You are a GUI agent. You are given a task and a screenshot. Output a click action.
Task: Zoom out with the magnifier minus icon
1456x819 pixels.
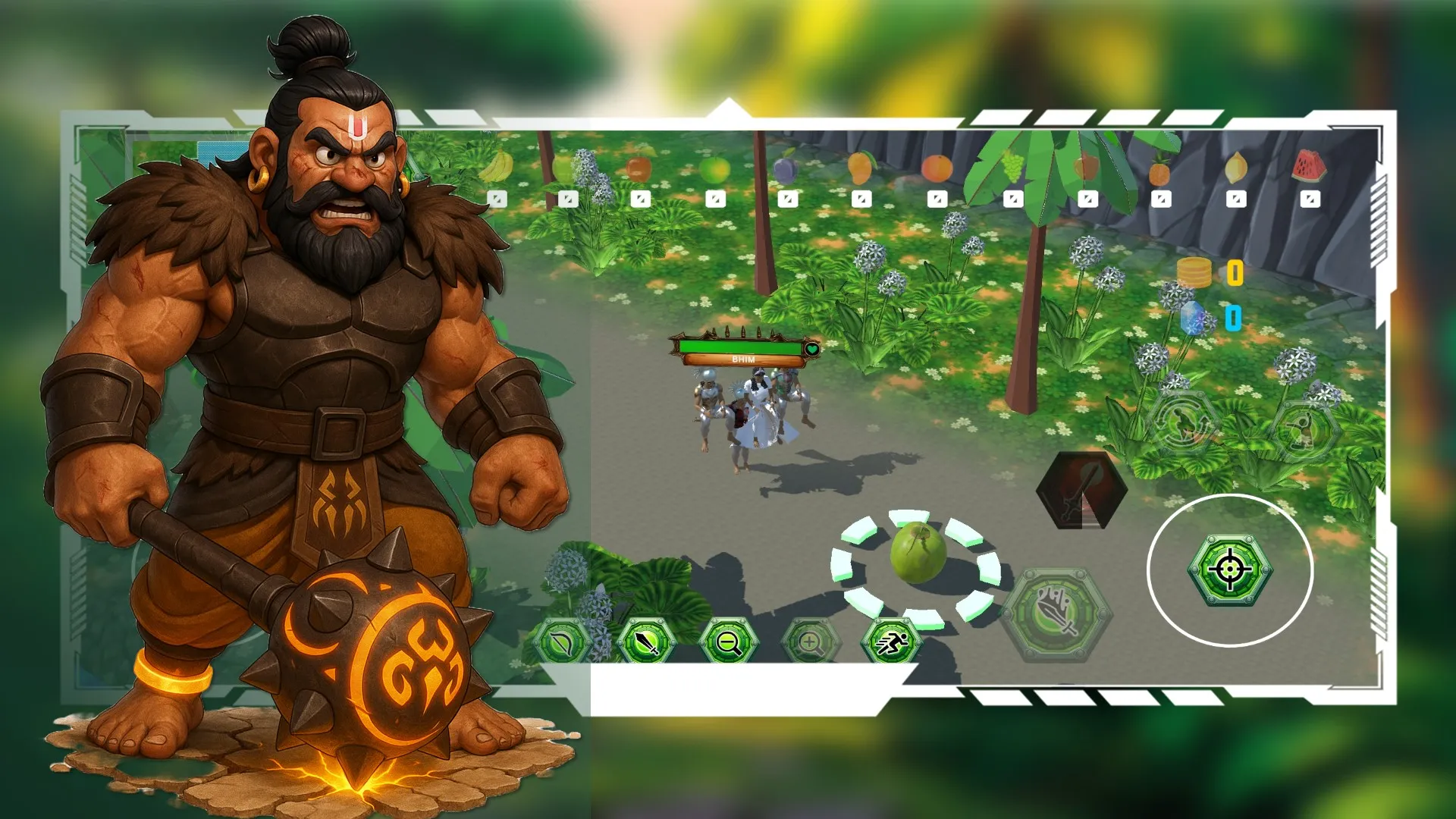(x=730, y=642)
